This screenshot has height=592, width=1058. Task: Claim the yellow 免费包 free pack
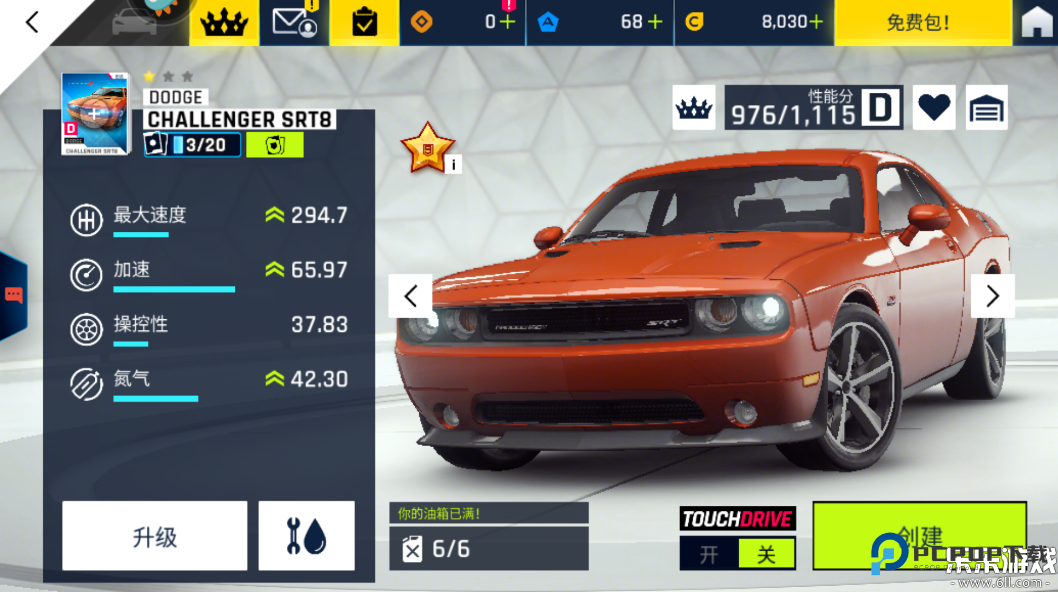pos(918,22)
